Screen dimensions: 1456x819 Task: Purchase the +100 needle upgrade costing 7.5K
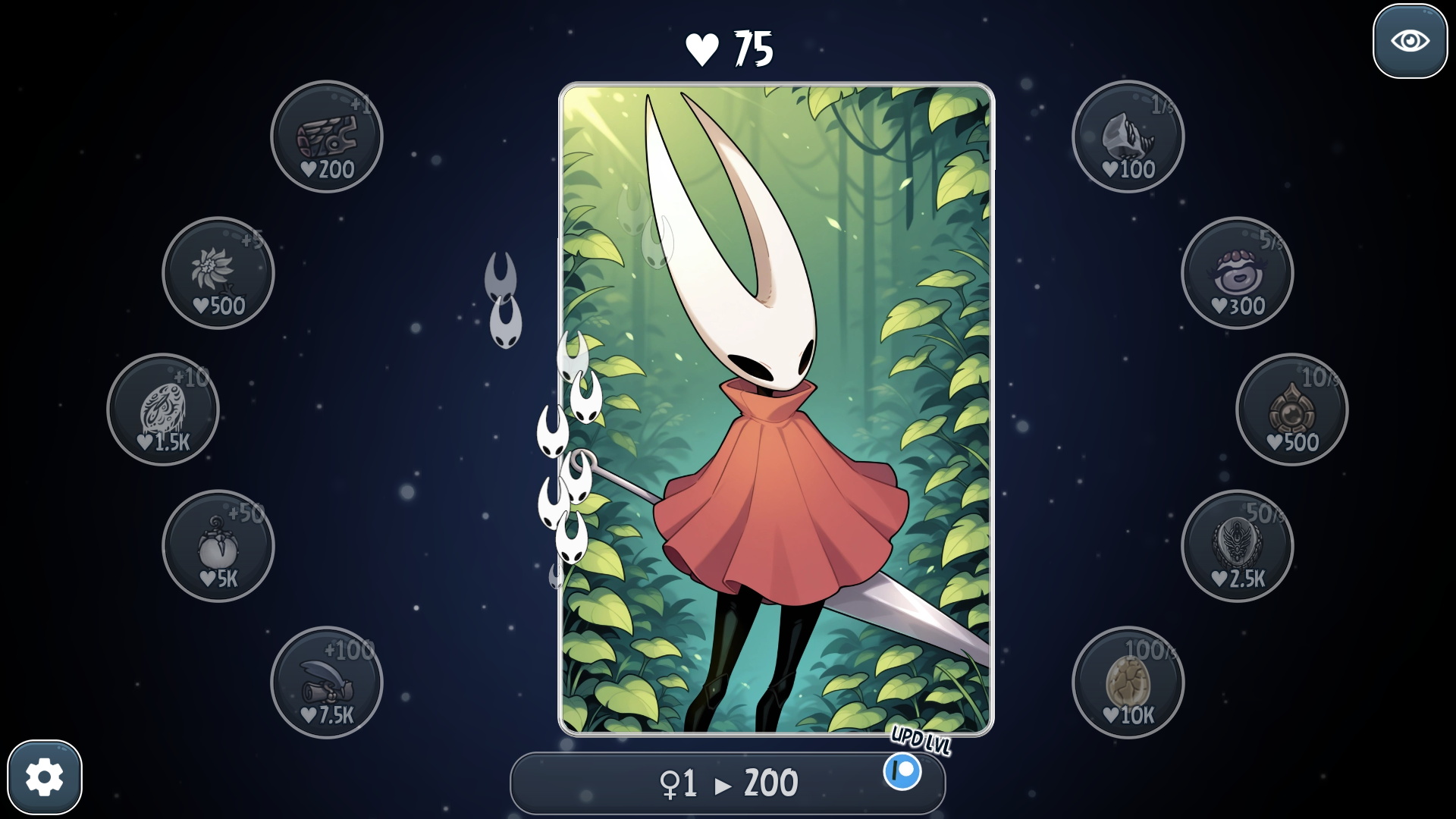(x=326, y=683)
